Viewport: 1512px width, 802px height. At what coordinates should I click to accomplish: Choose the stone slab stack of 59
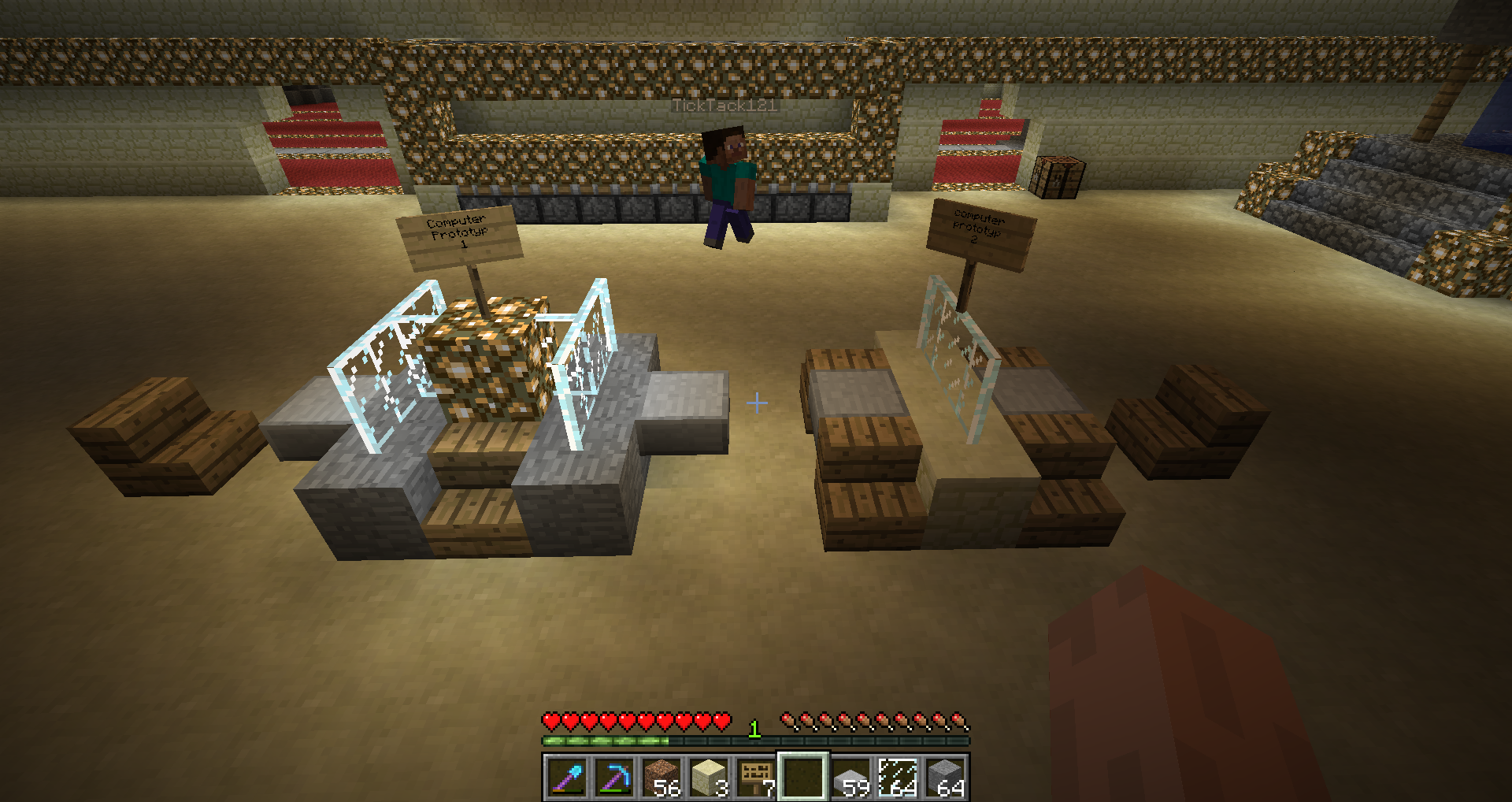point(850,778)
